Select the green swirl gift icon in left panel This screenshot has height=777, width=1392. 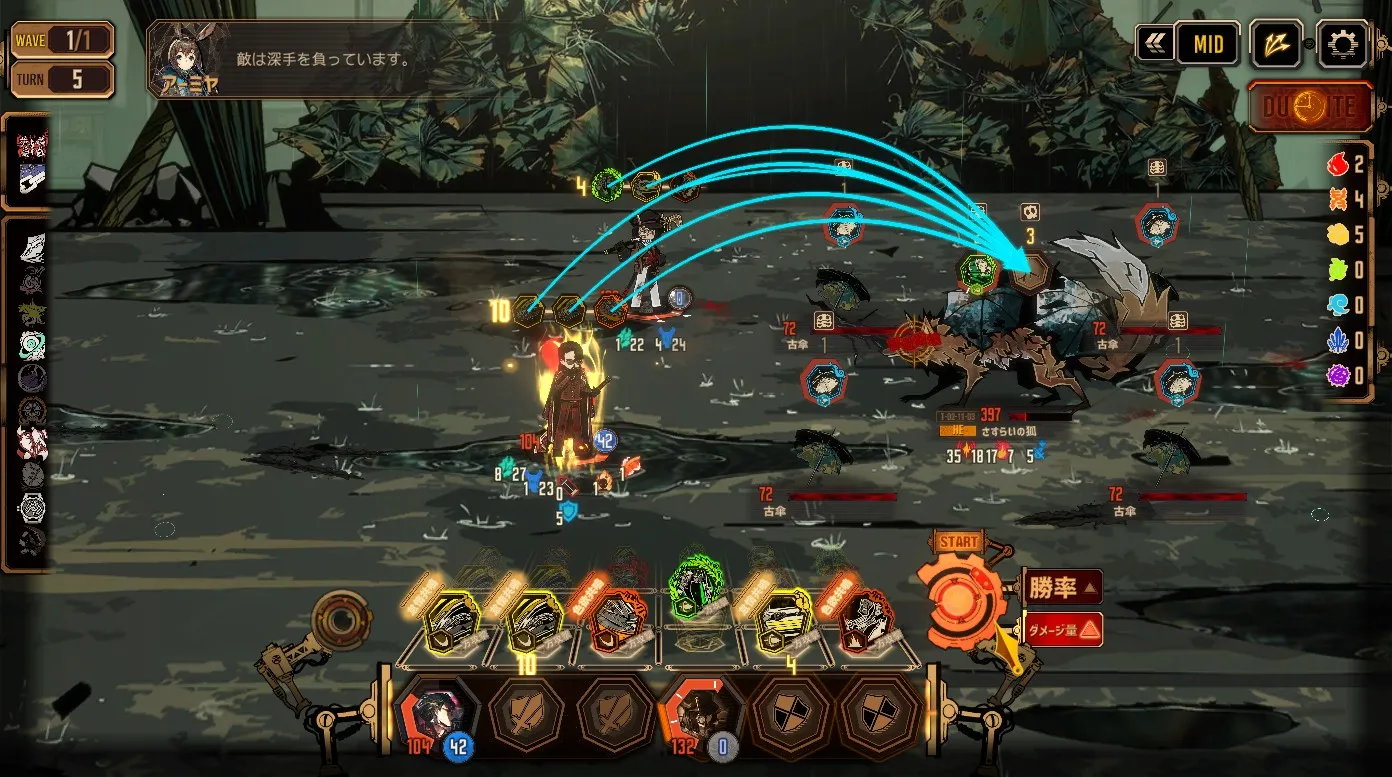tap(32, 345)
